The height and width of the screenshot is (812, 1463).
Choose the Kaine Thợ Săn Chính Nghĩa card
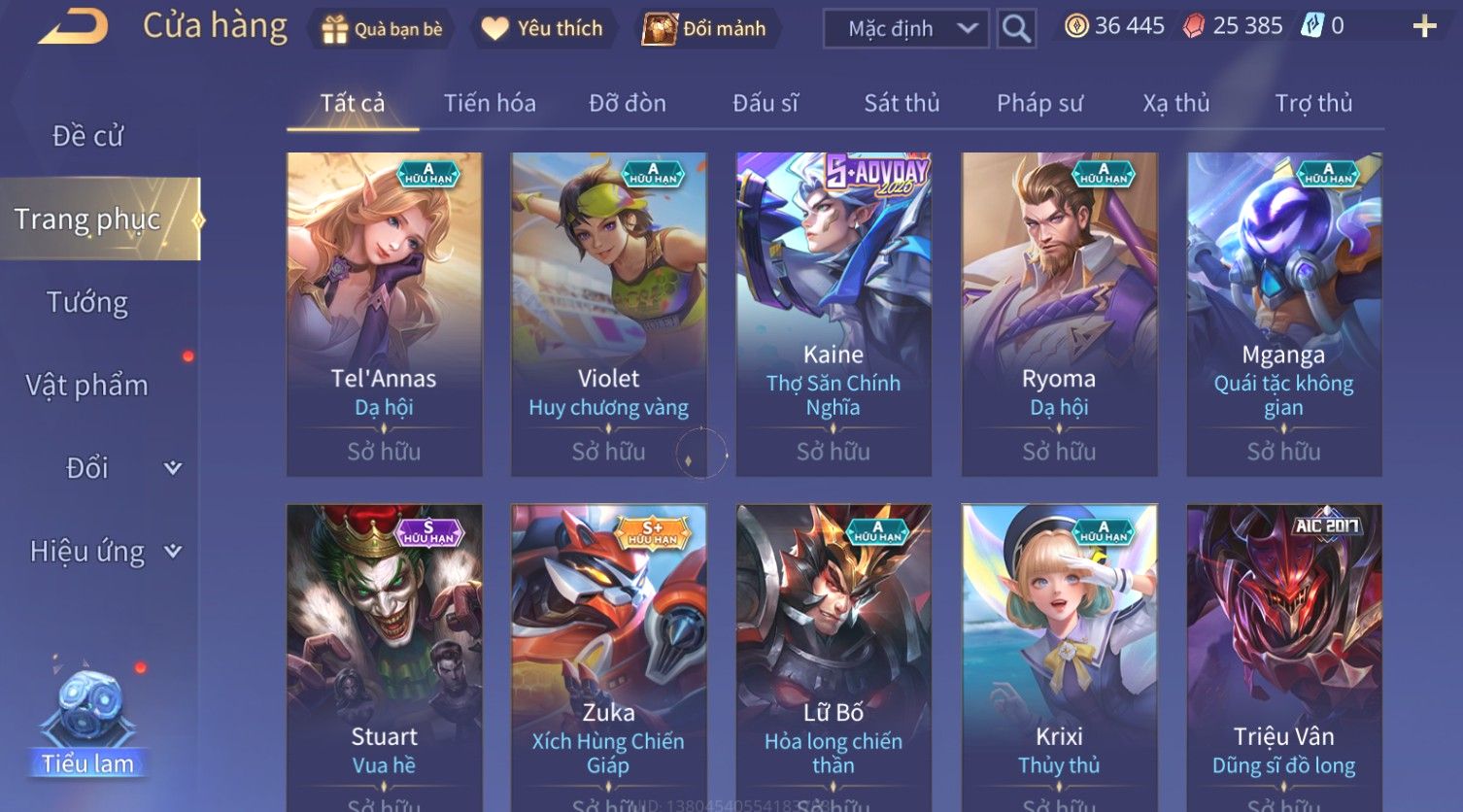point(834,313)
